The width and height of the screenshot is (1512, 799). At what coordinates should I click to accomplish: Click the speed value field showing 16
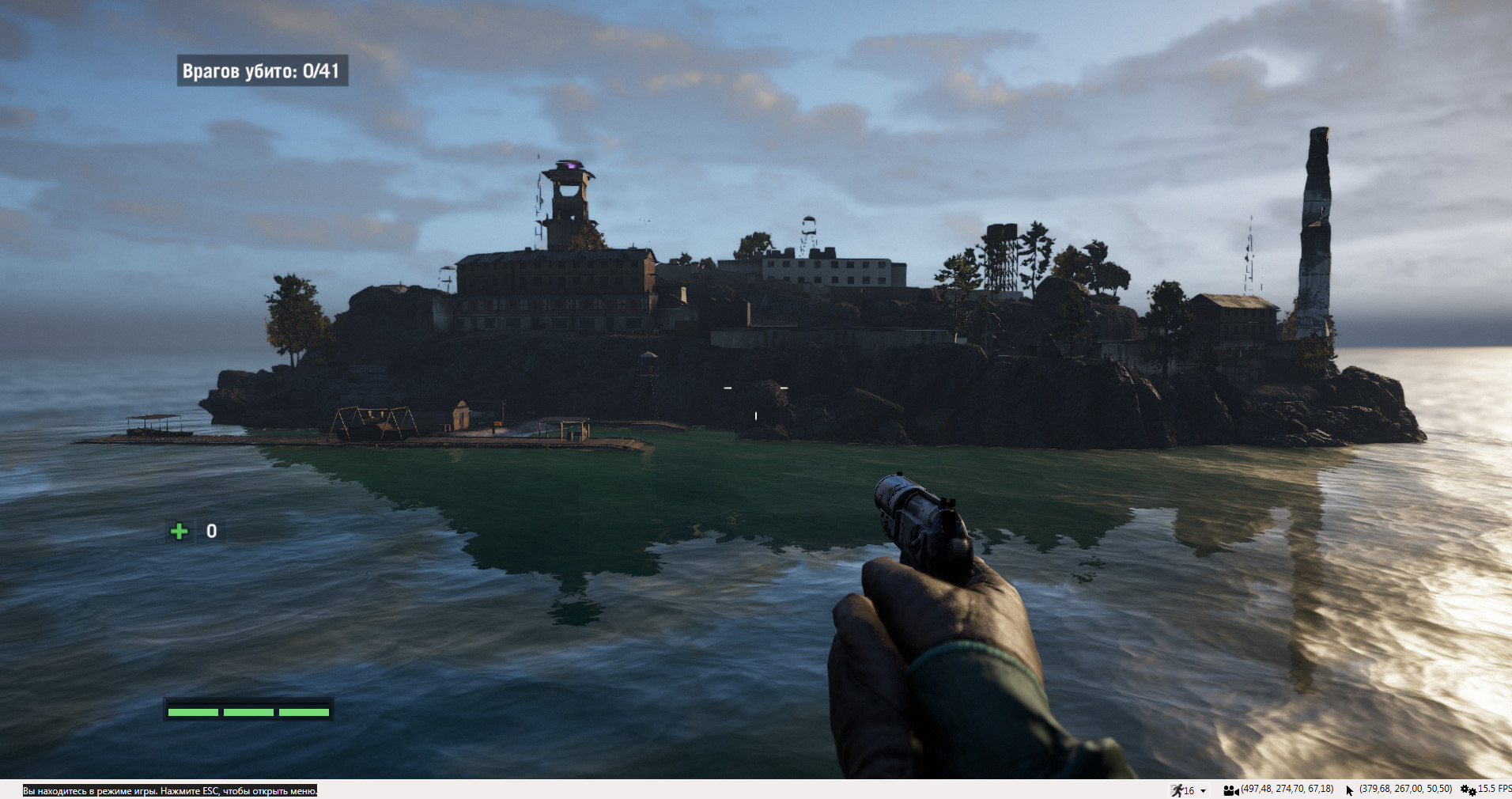pos(1189,789)
